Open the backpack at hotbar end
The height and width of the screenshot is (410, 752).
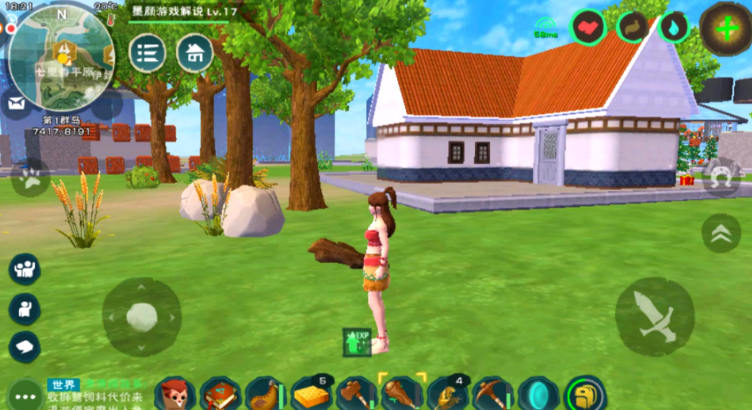[584, 394]
